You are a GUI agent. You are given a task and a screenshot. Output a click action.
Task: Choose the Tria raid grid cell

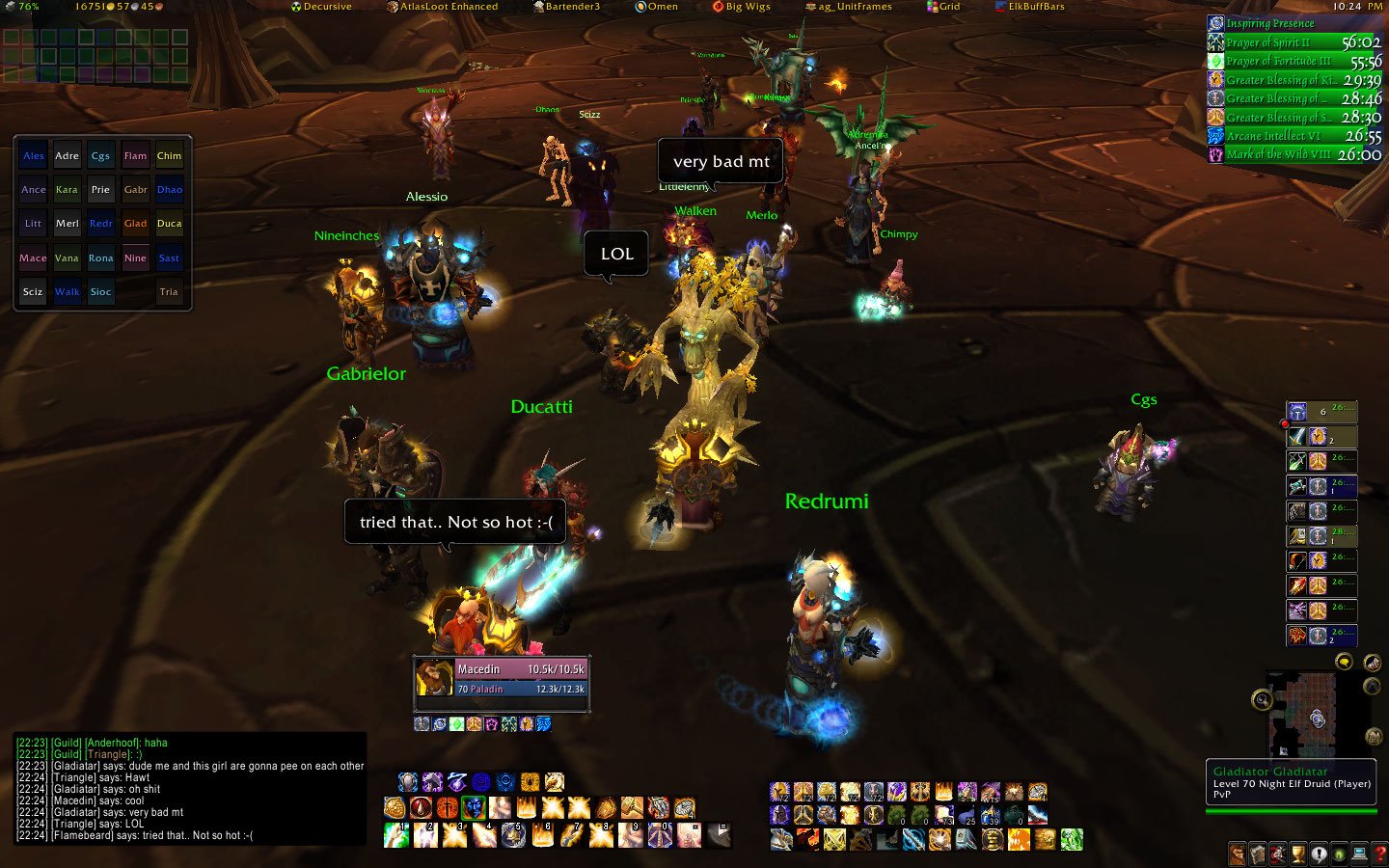169,292
